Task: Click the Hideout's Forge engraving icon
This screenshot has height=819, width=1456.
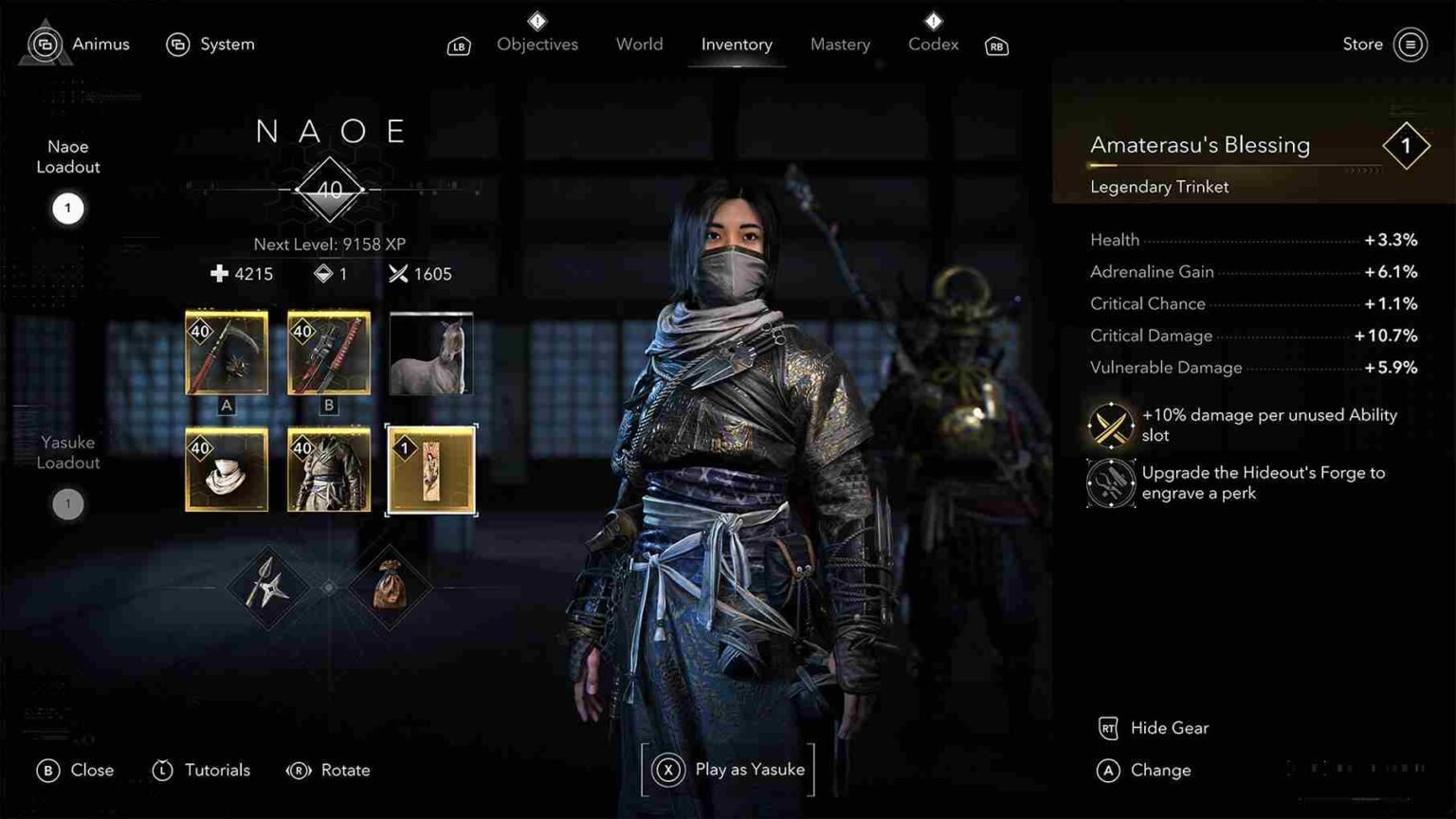Action: 1110,482
